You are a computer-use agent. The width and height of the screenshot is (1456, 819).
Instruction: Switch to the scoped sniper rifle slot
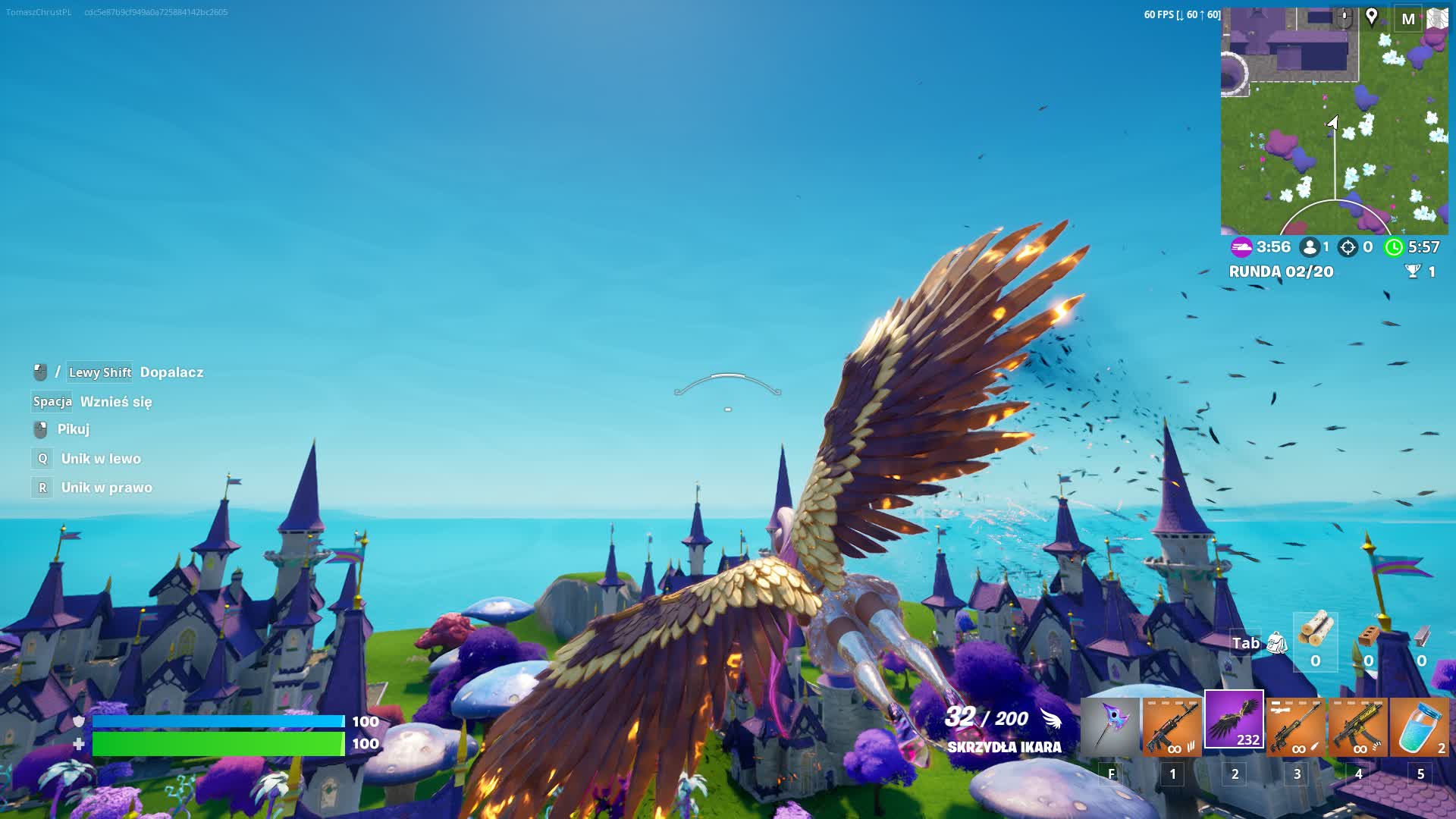click(x=1296, y=726)
